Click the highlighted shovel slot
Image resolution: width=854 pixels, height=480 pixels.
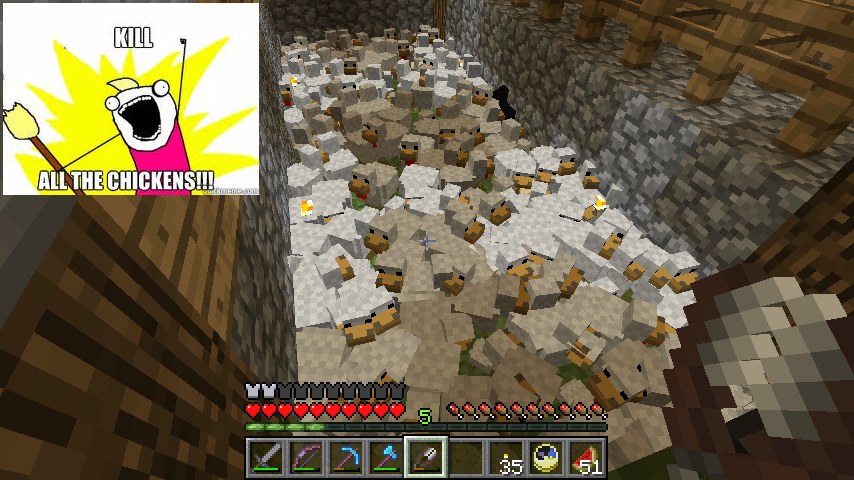[x=426, y=458]
